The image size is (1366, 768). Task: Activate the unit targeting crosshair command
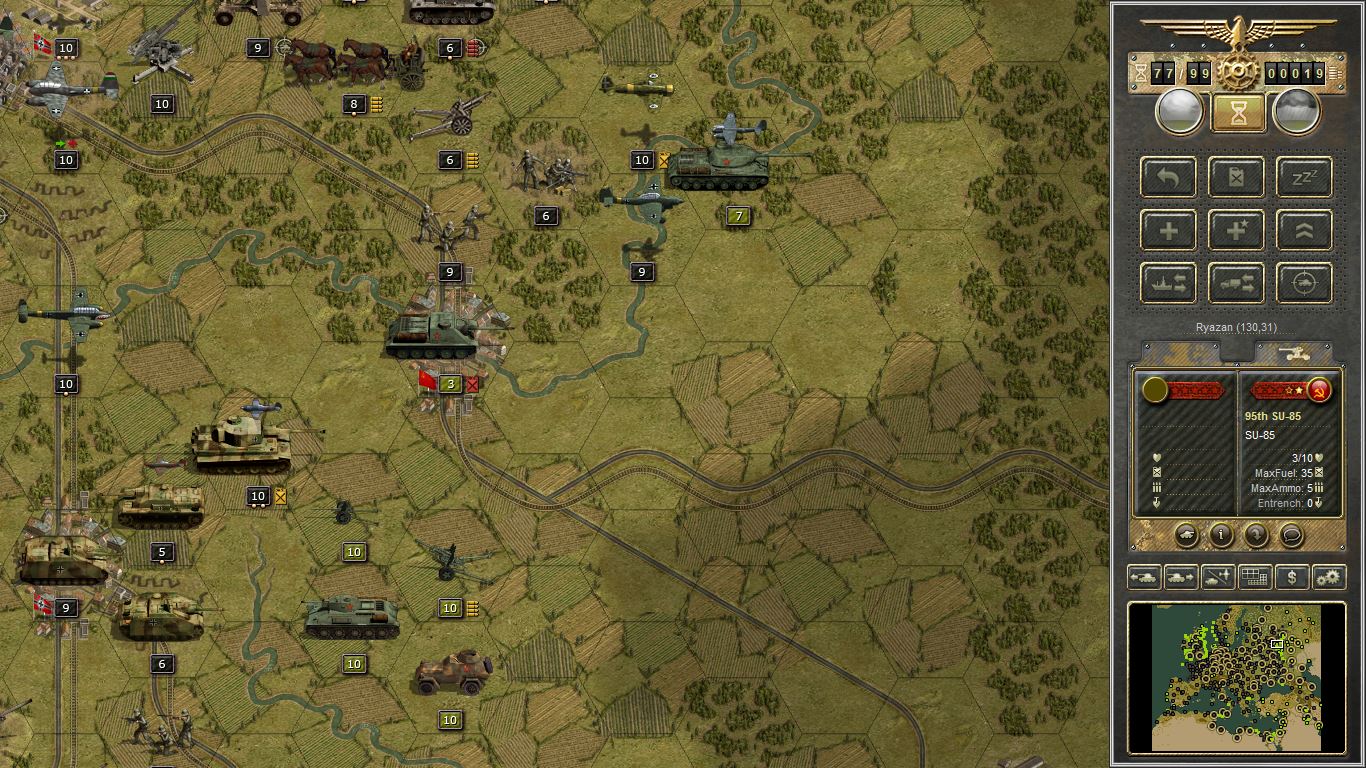pos(1303,283)
